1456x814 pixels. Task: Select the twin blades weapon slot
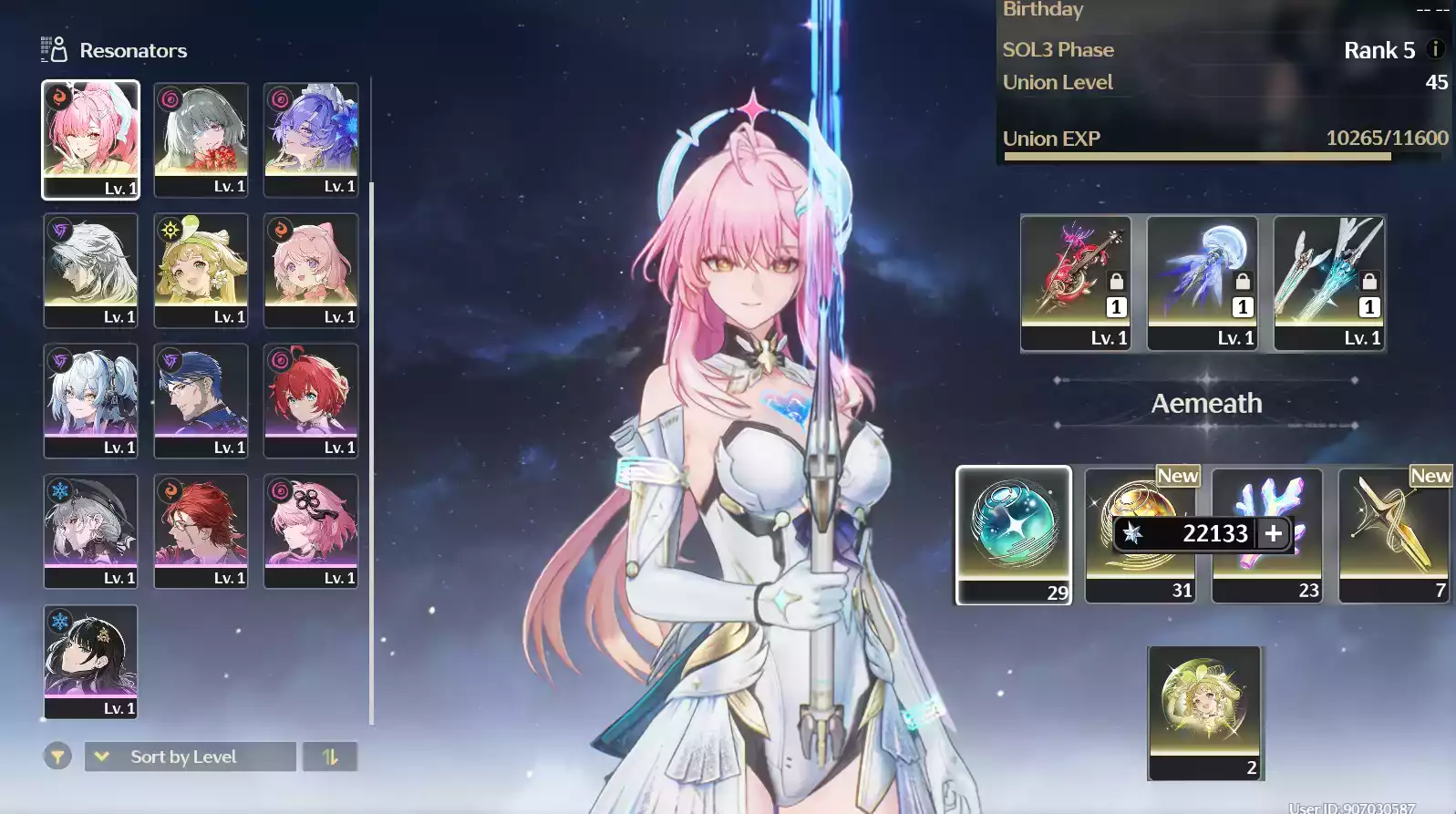pyautogui.click(x=1329, y=283)
